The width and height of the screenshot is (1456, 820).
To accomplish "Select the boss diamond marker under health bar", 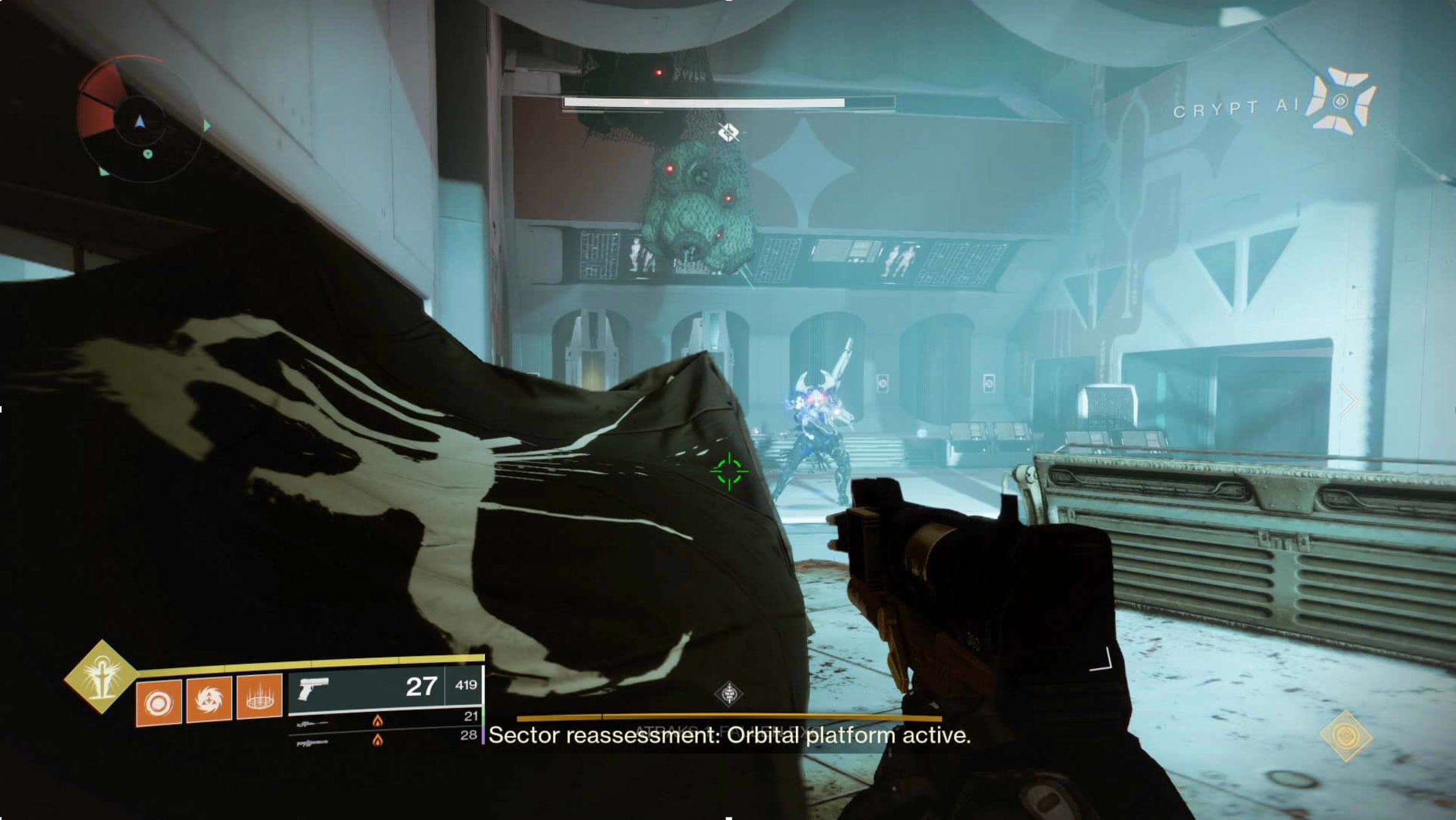I will tap(729, 132).
